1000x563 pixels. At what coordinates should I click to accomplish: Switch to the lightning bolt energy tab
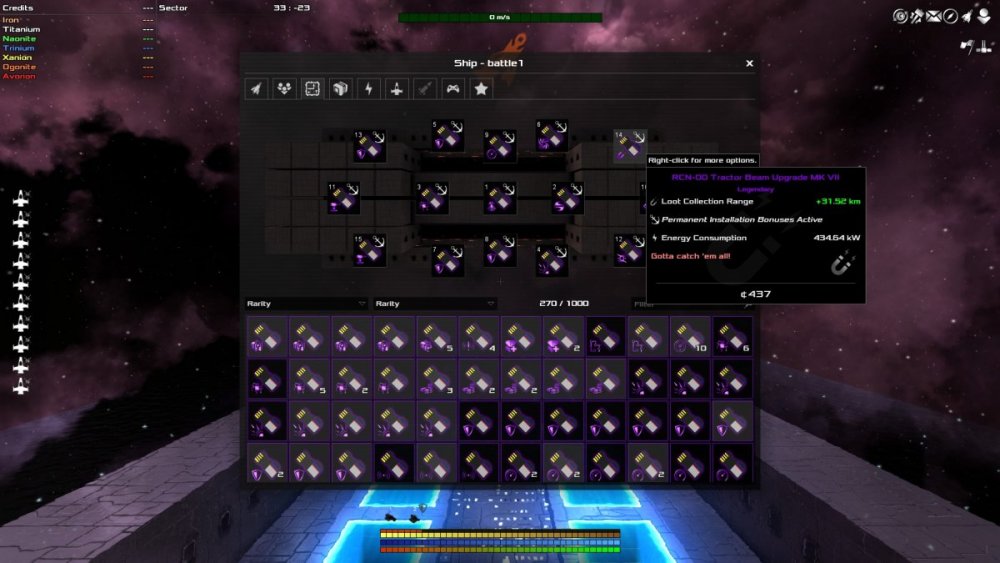click(x=369, y=89)
